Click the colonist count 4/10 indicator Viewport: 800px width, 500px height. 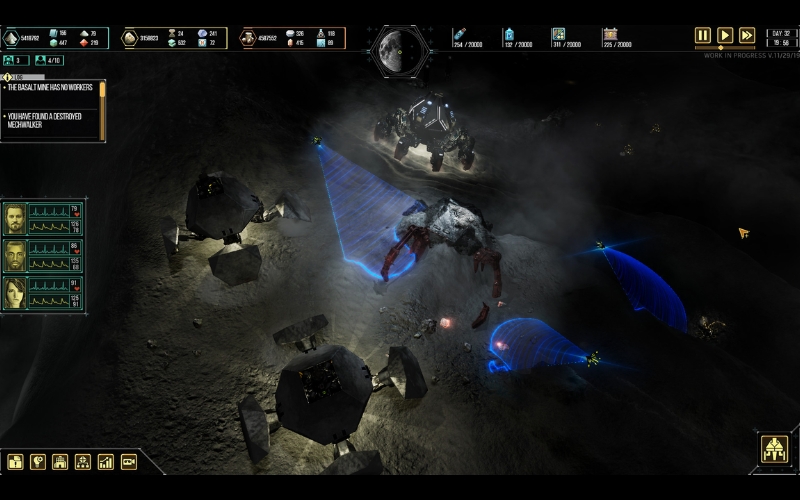coord(48,60)
